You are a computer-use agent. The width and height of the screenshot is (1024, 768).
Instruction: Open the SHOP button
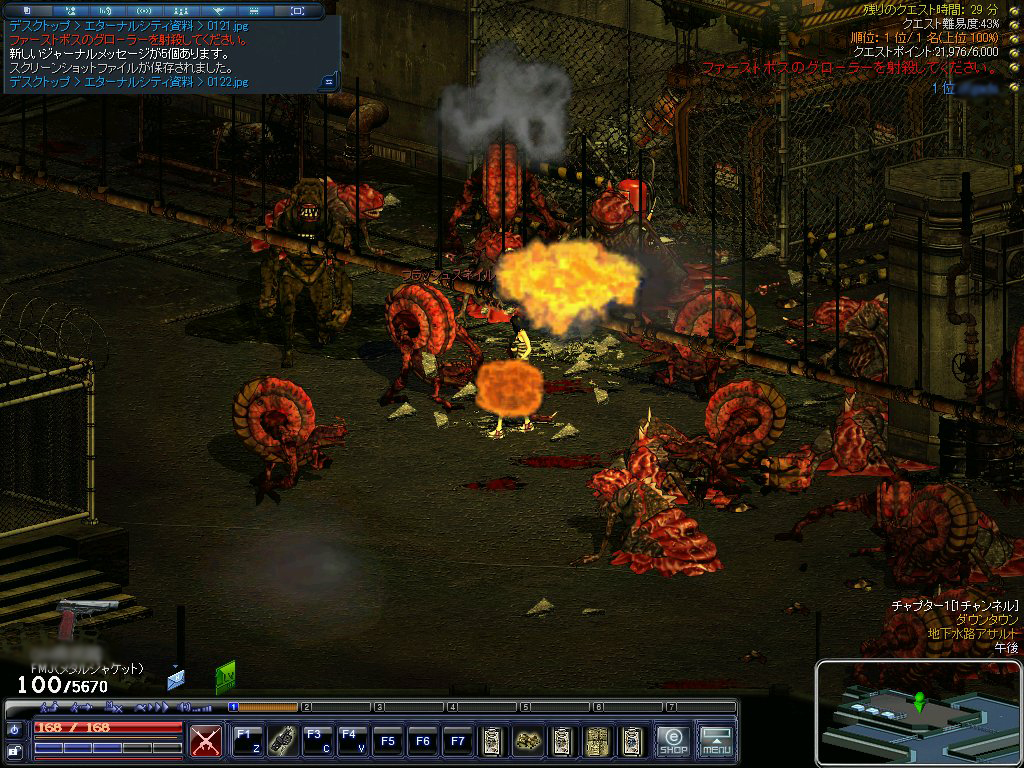point(673,741)
